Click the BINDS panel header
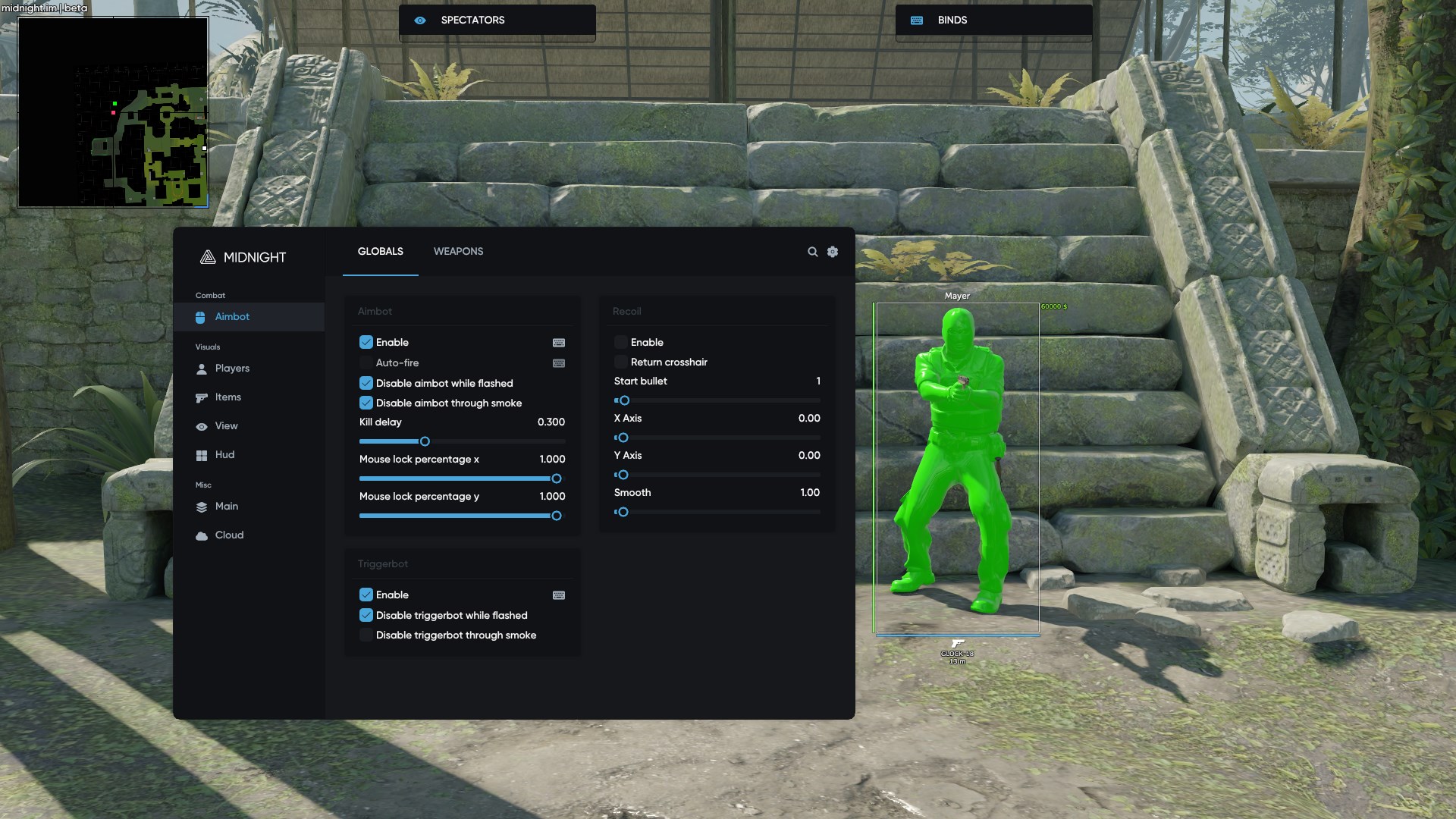Viewport: 1456px width, 819px height. coord(993,20)
